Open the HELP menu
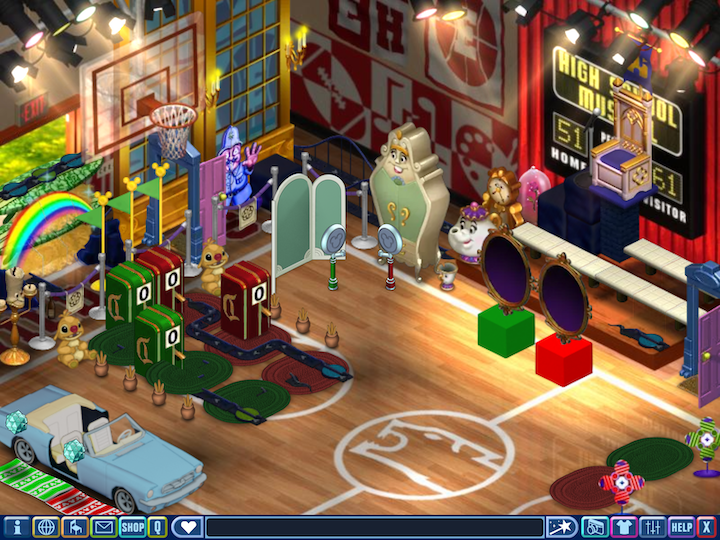This screenshot has height=540, width=720. 681,527
